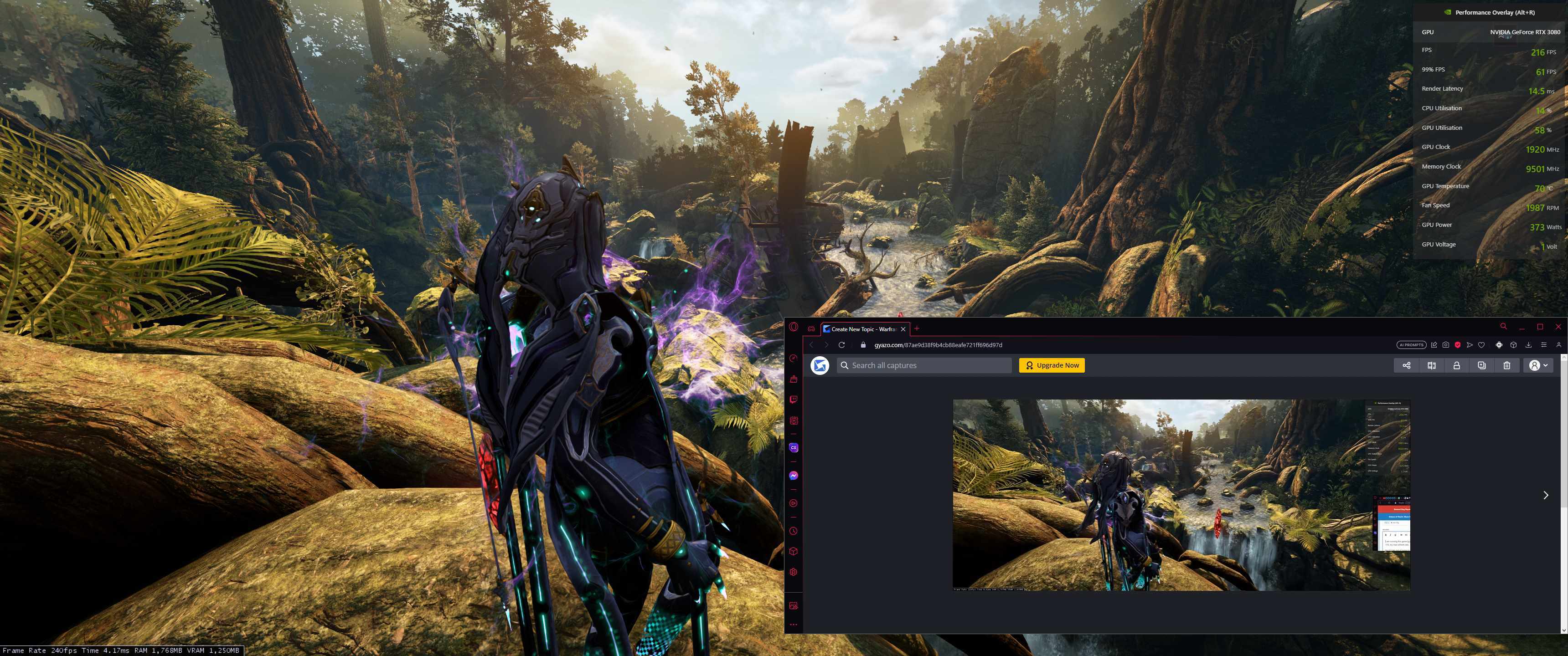Toggle the ad blocker shield in address bar
Viewport: 1568px width, 656px height.
click(x=1457, y=344)
